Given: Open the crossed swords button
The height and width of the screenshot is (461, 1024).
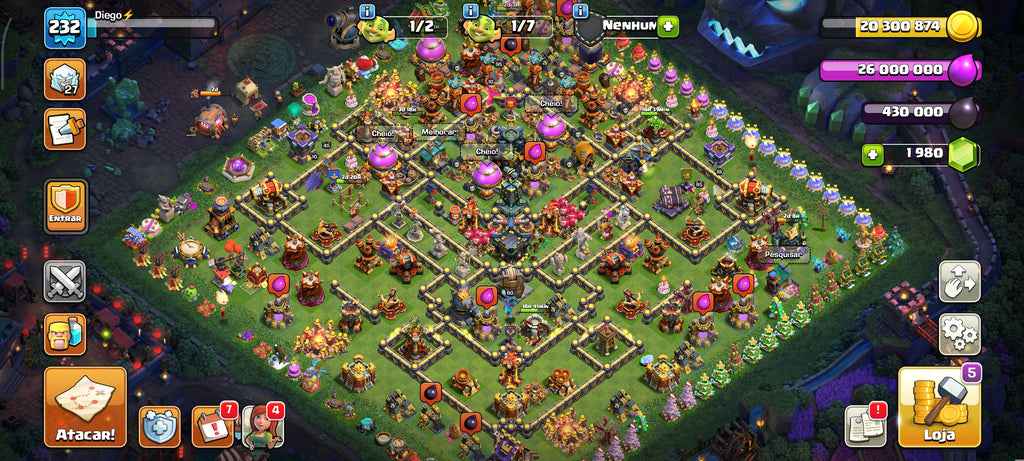Looking at the screenshot, I should point(65,281).
